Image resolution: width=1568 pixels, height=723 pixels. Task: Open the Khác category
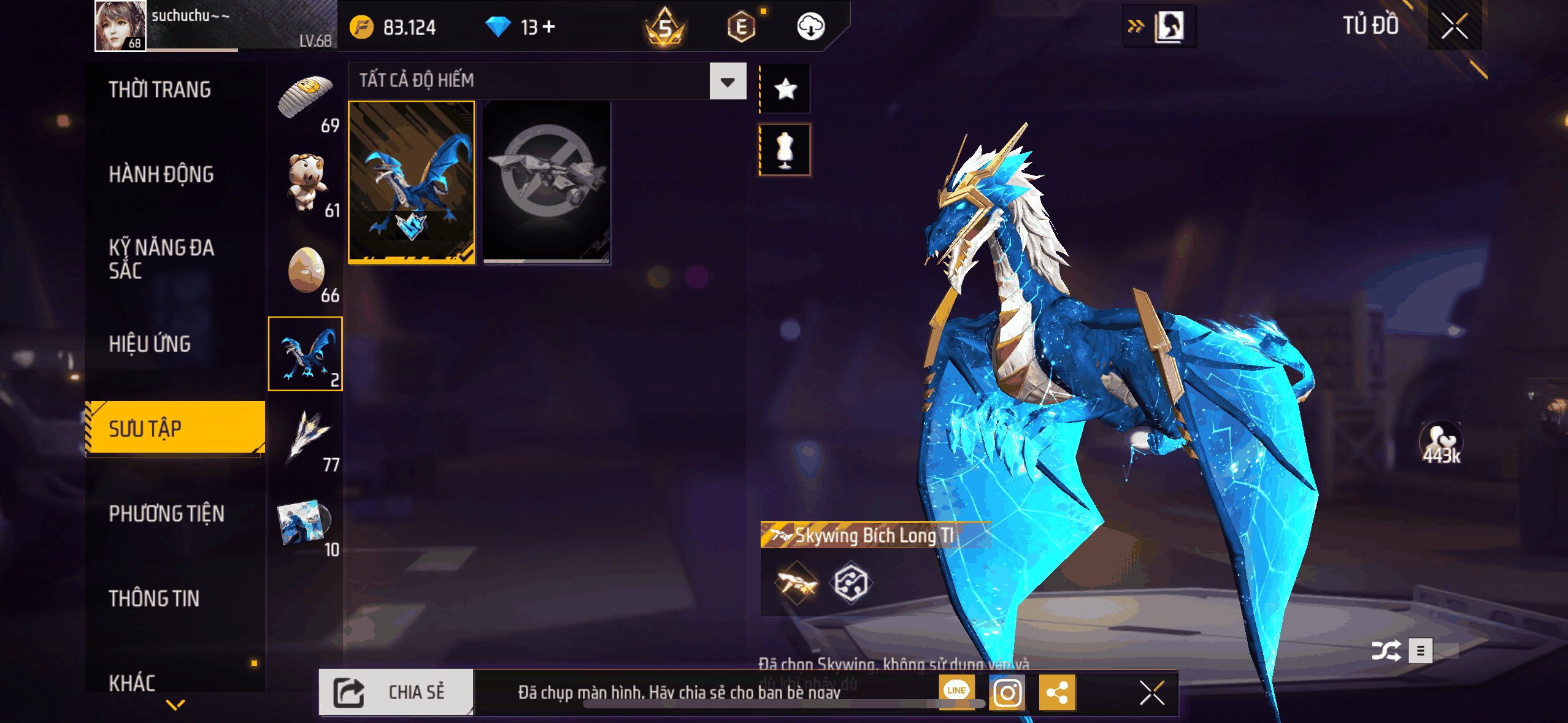click(132, 683)
